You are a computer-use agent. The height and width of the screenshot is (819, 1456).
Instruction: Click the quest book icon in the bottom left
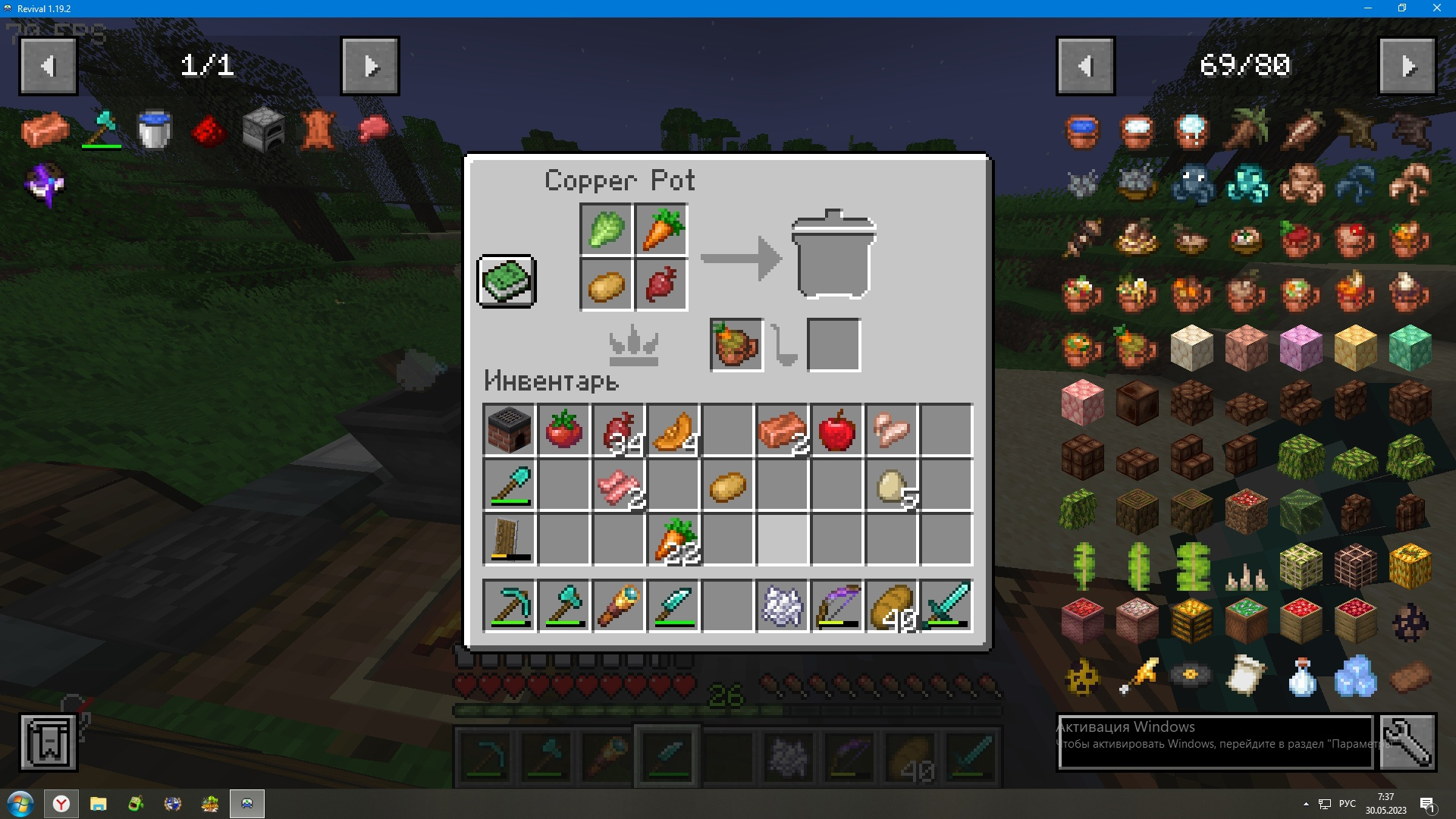(49, 739)
